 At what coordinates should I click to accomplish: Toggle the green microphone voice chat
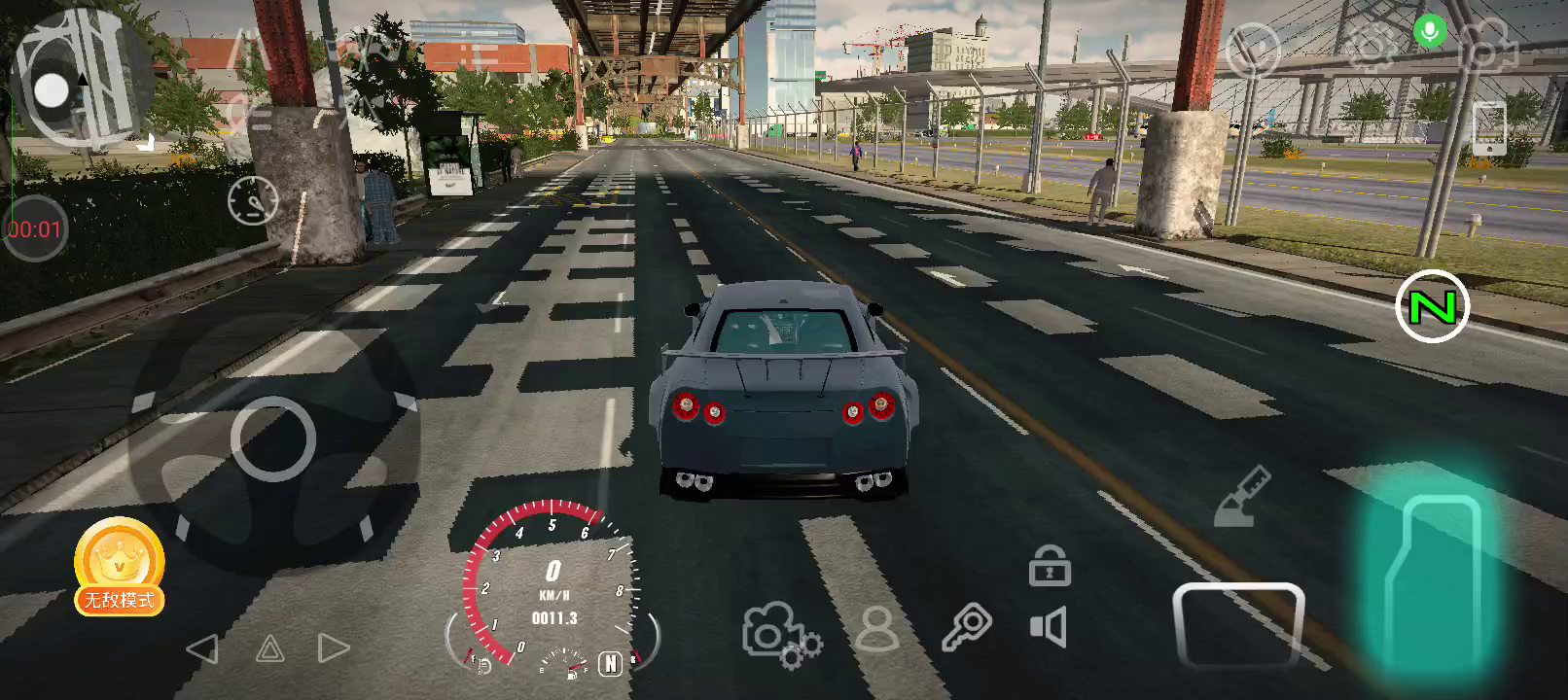(x=1429, y=32)
